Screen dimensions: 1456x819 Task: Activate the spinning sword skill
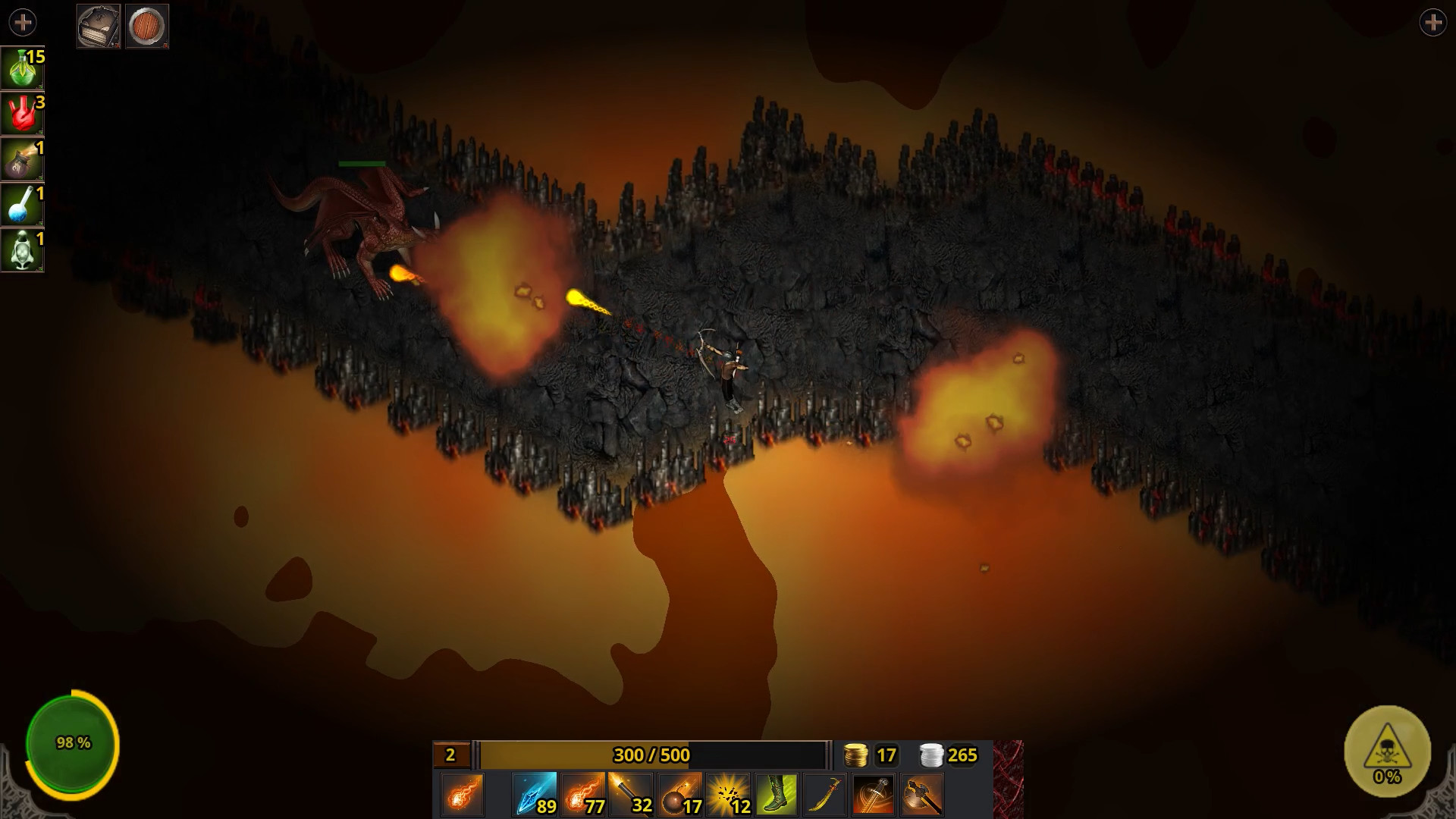click(874, 795)
